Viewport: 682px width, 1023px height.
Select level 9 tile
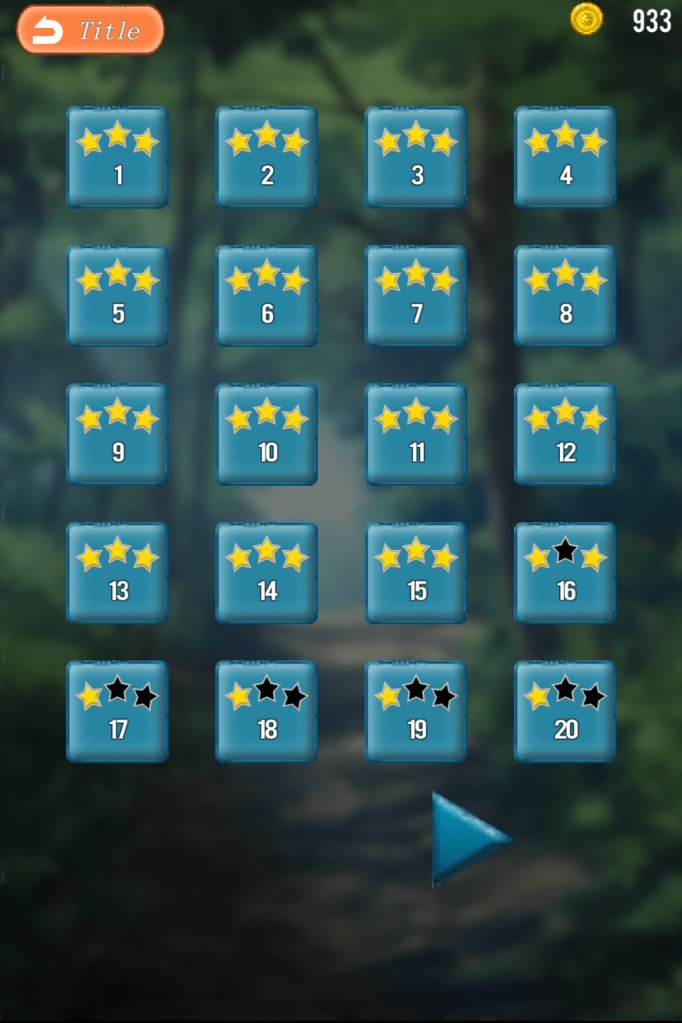point(117,434)
